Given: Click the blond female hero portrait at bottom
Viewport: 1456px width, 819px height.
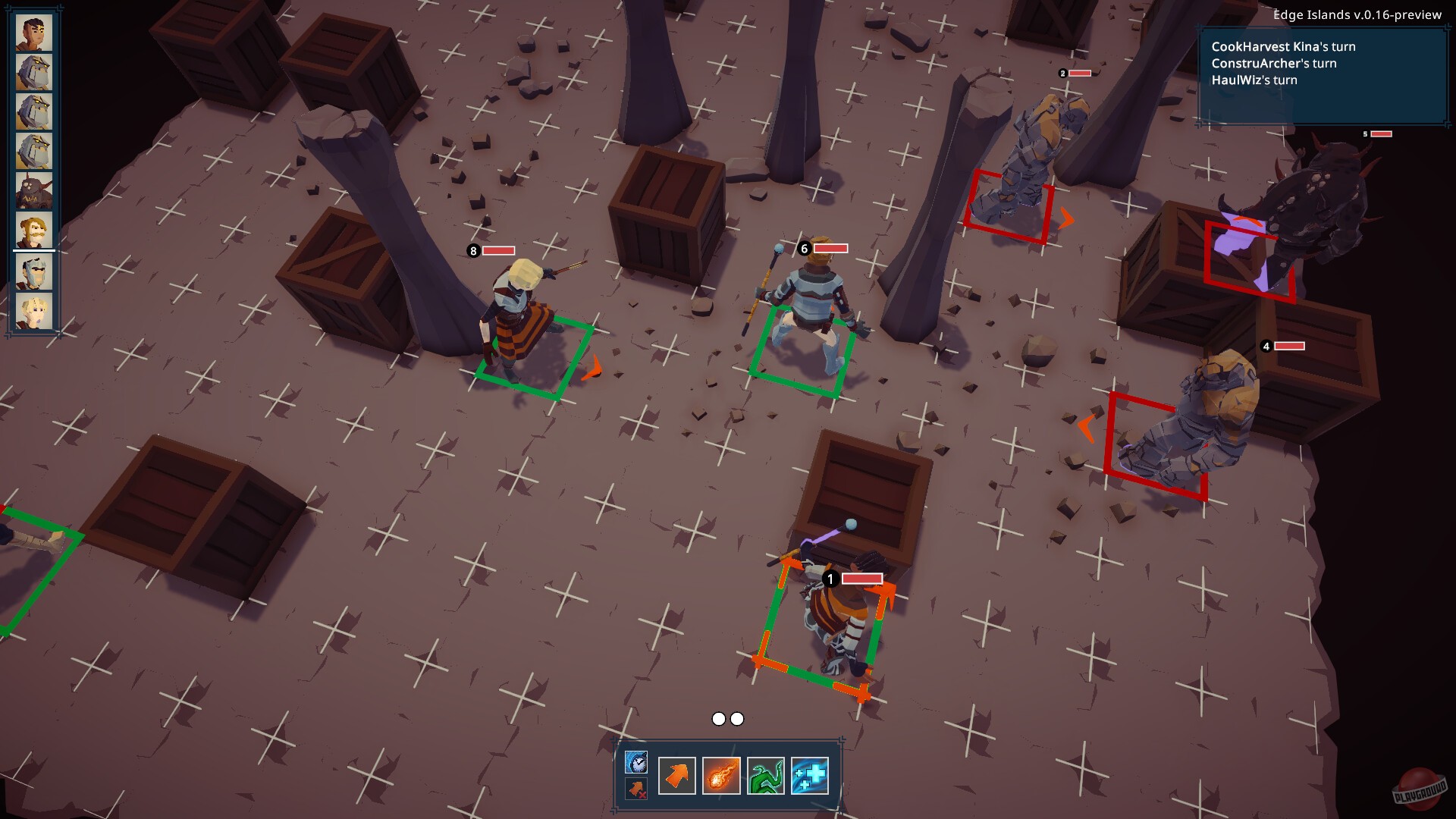Looking at the screenshot, I should (x=33, y=309).
